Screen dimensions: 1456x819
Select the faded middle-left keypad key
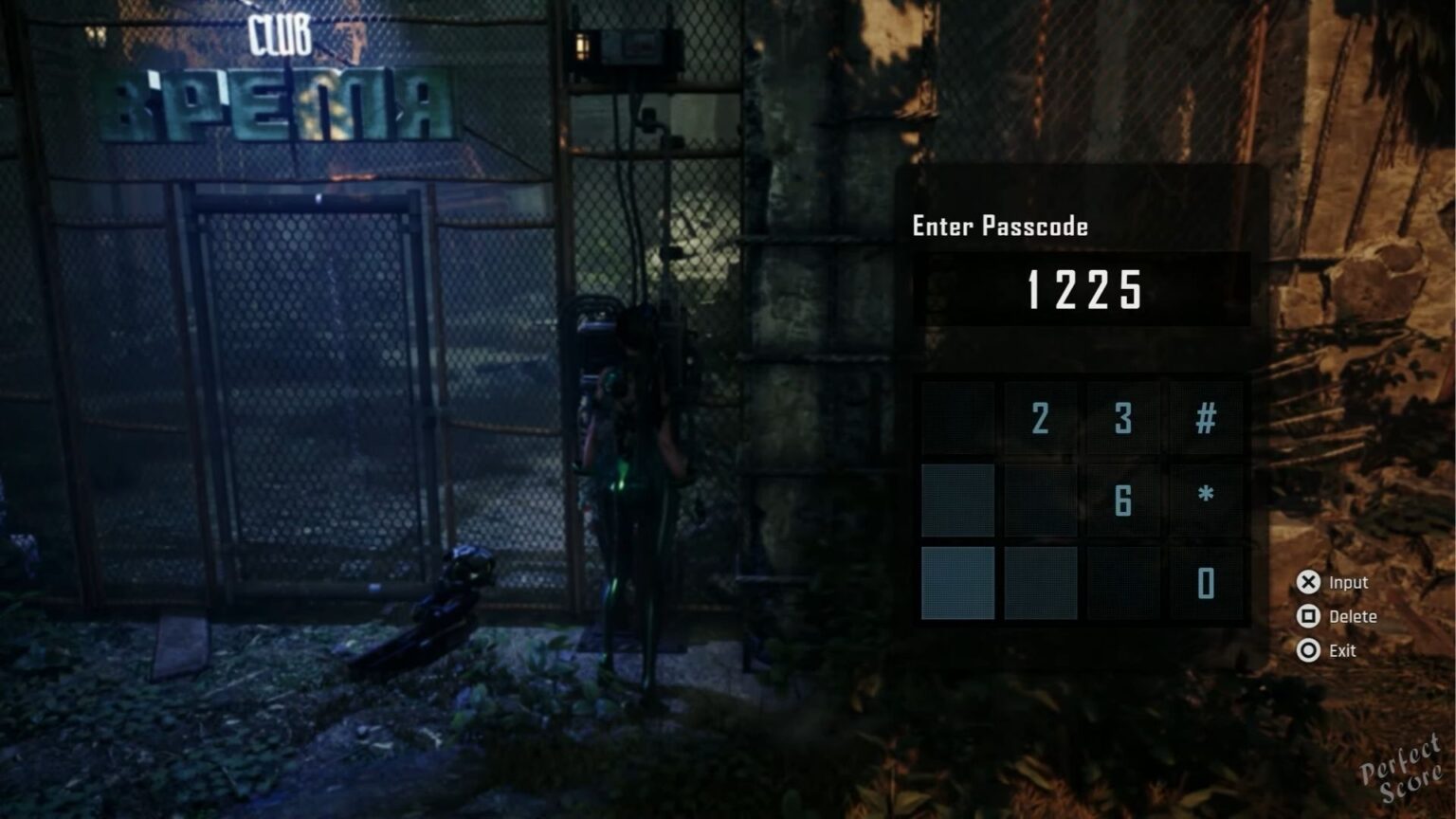click(957, 501)
